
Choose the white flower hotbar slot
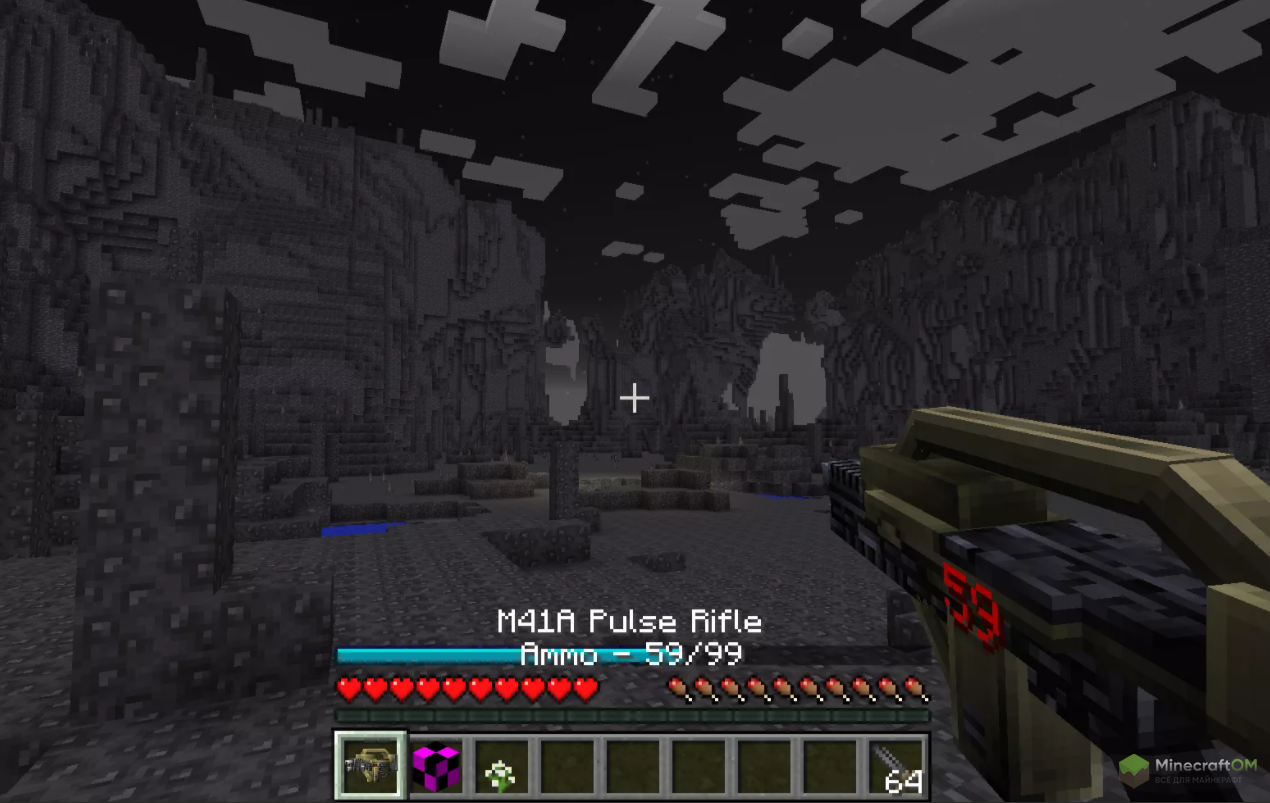(502, 768)
